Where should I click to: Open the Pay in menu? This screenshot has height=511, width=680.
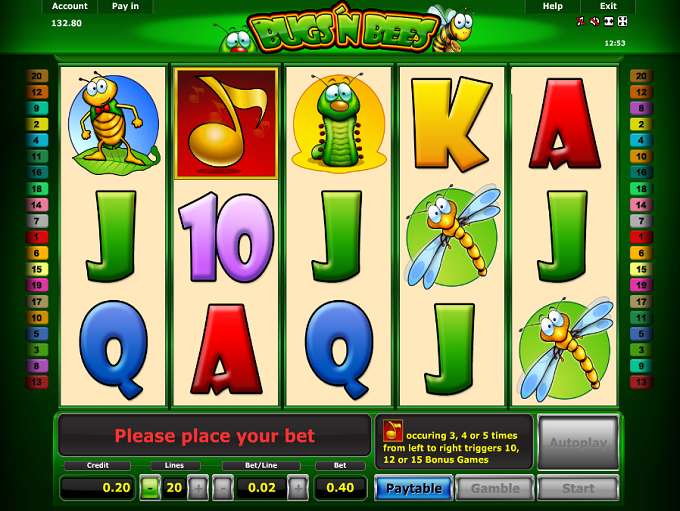(125, 6)
